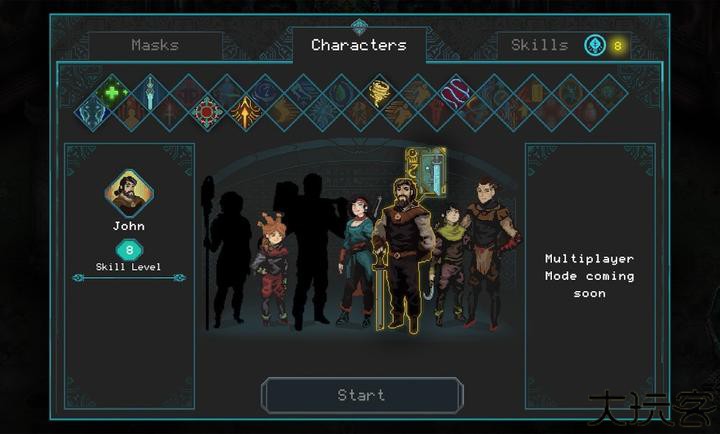
Task: Select the cyan sword skill icon
Action: coord(150,92)
